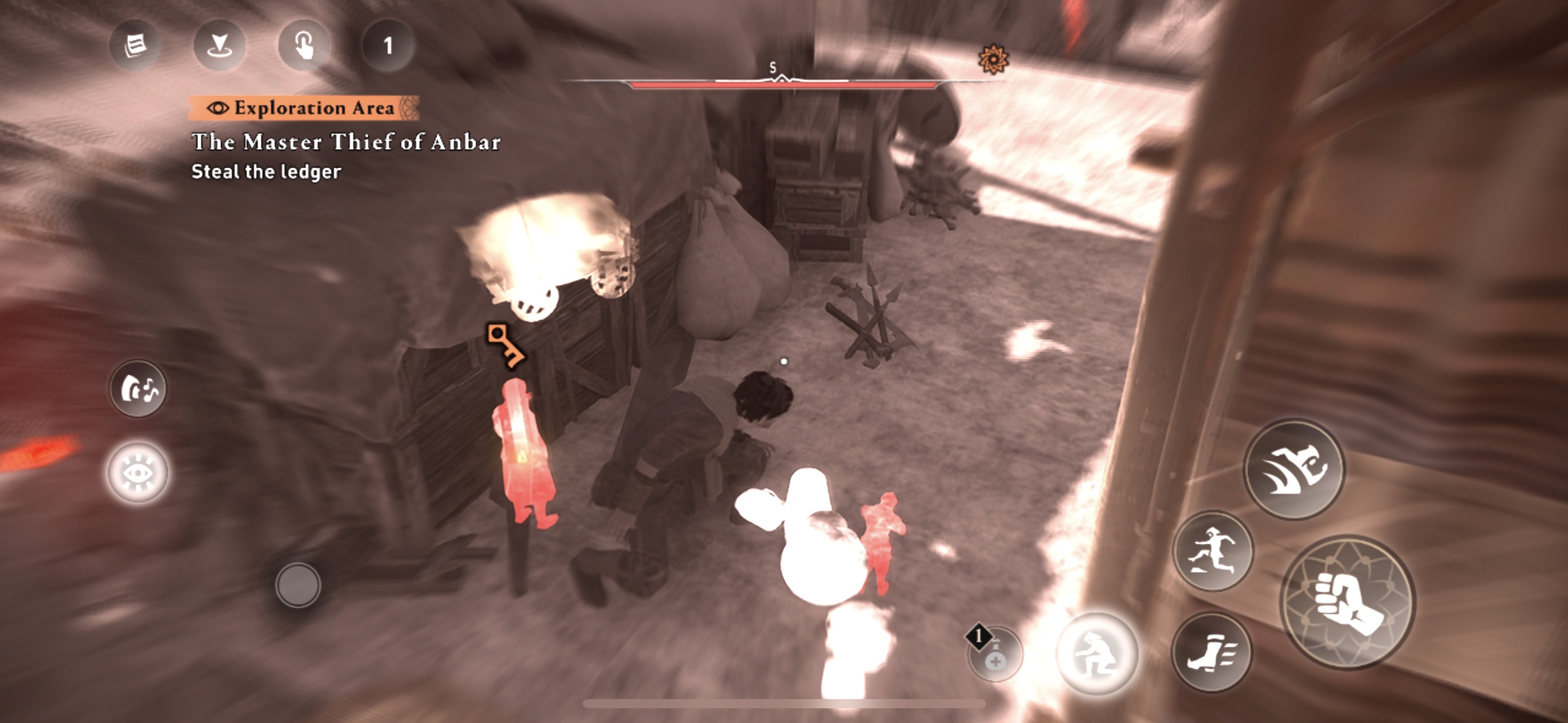Viewport: 1568px width, 723px height.
Task: Tap the Exploration Area banner
Action: (304, 108)
